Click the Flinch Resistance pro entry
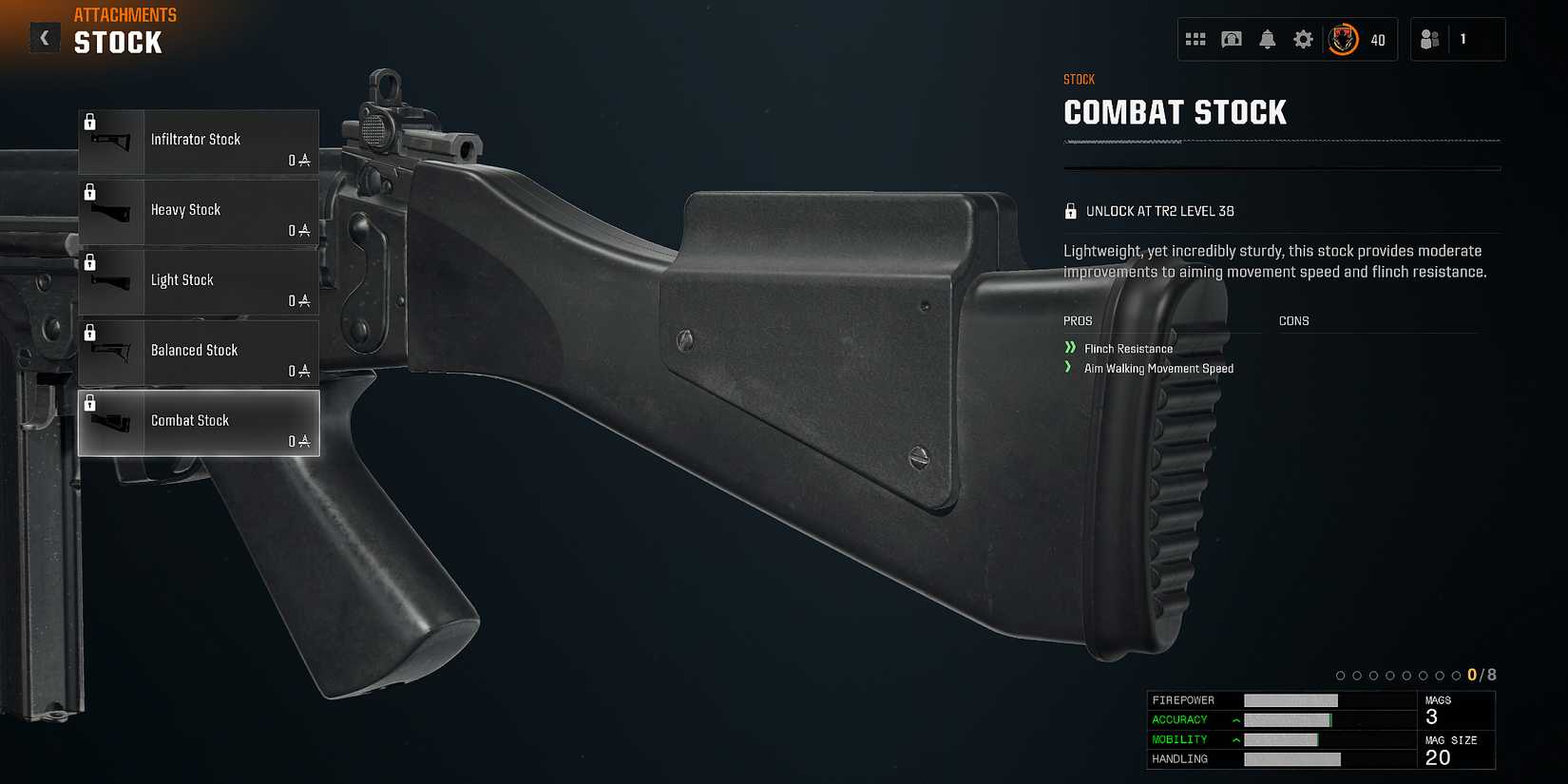Image resolution: width=1568 pixels, height=784 pixels. 1129,348
